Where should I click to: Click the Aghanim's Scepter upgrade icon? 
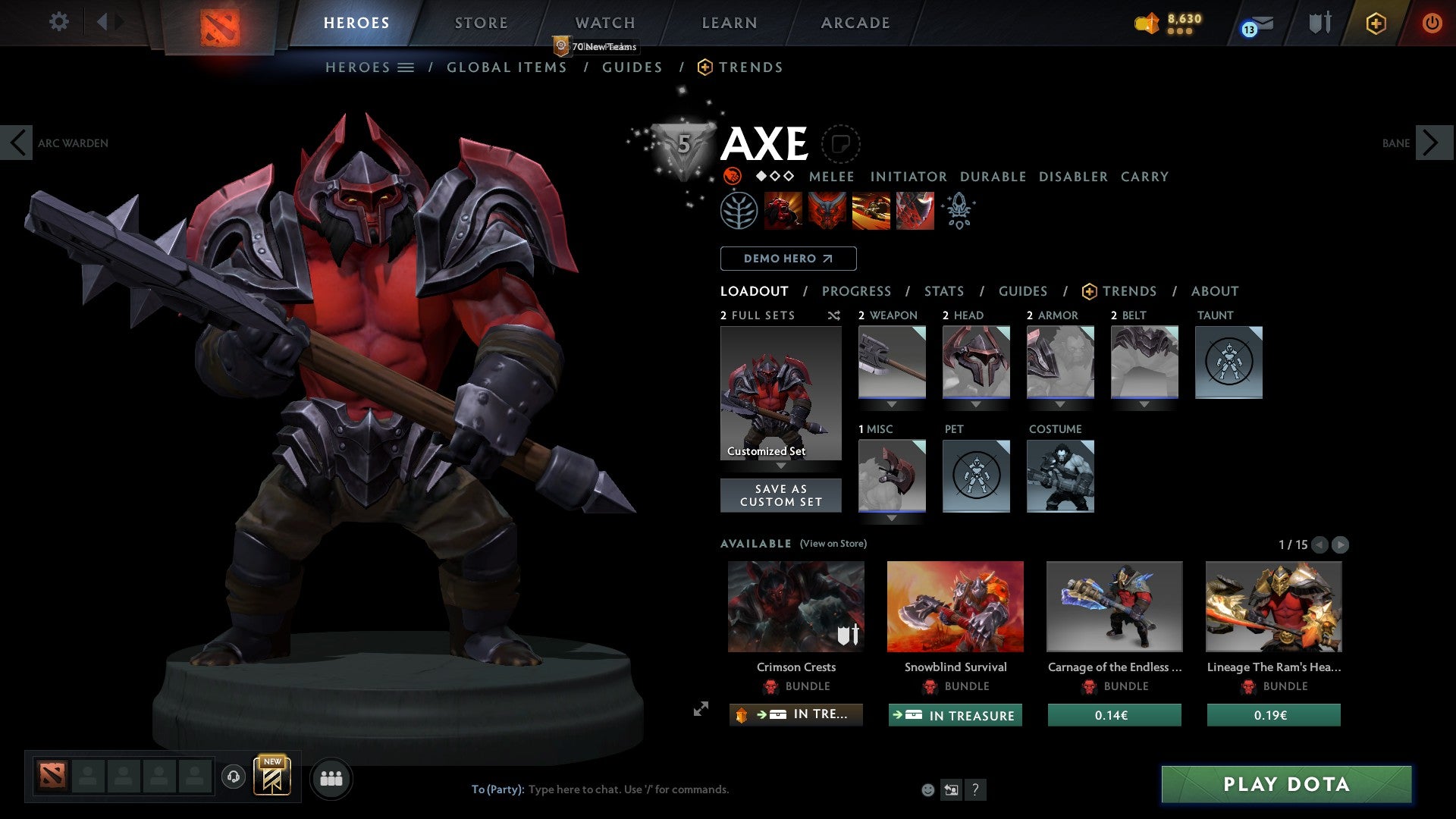coord(958,211)
